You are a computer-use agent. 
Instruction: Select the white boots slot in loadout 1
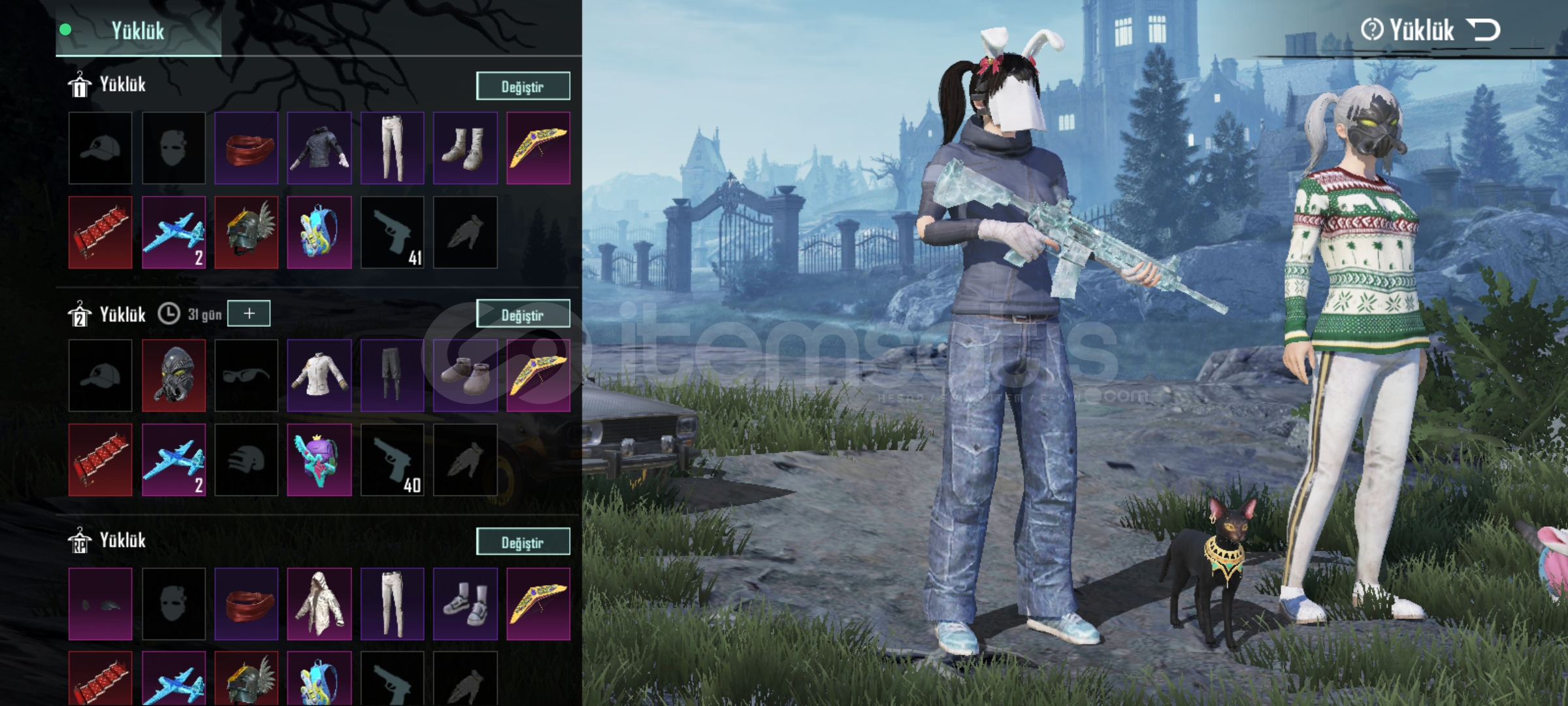click(465, 148)
